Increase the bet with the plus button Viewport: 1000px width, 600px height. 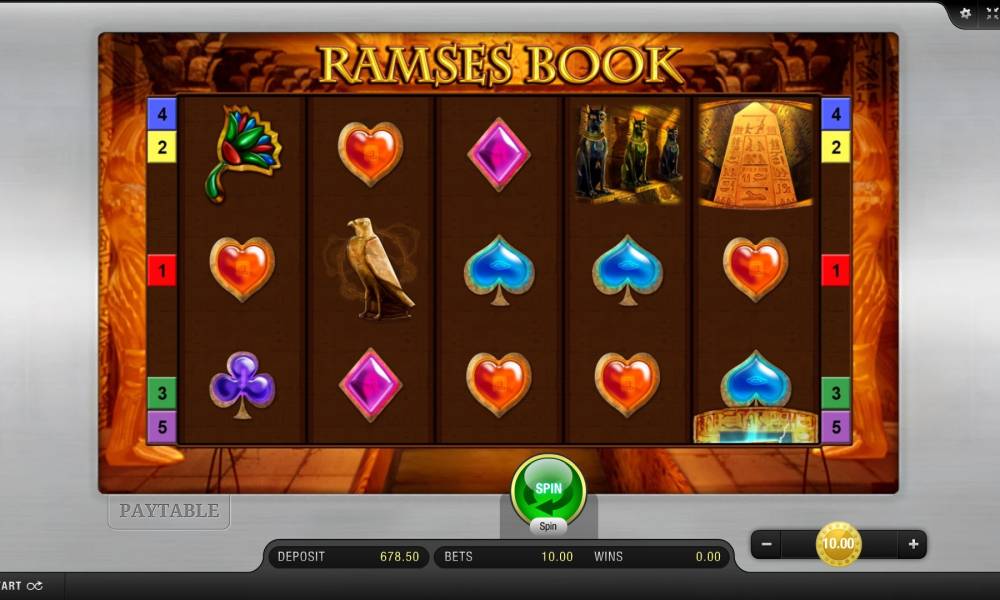click(913, 545)
